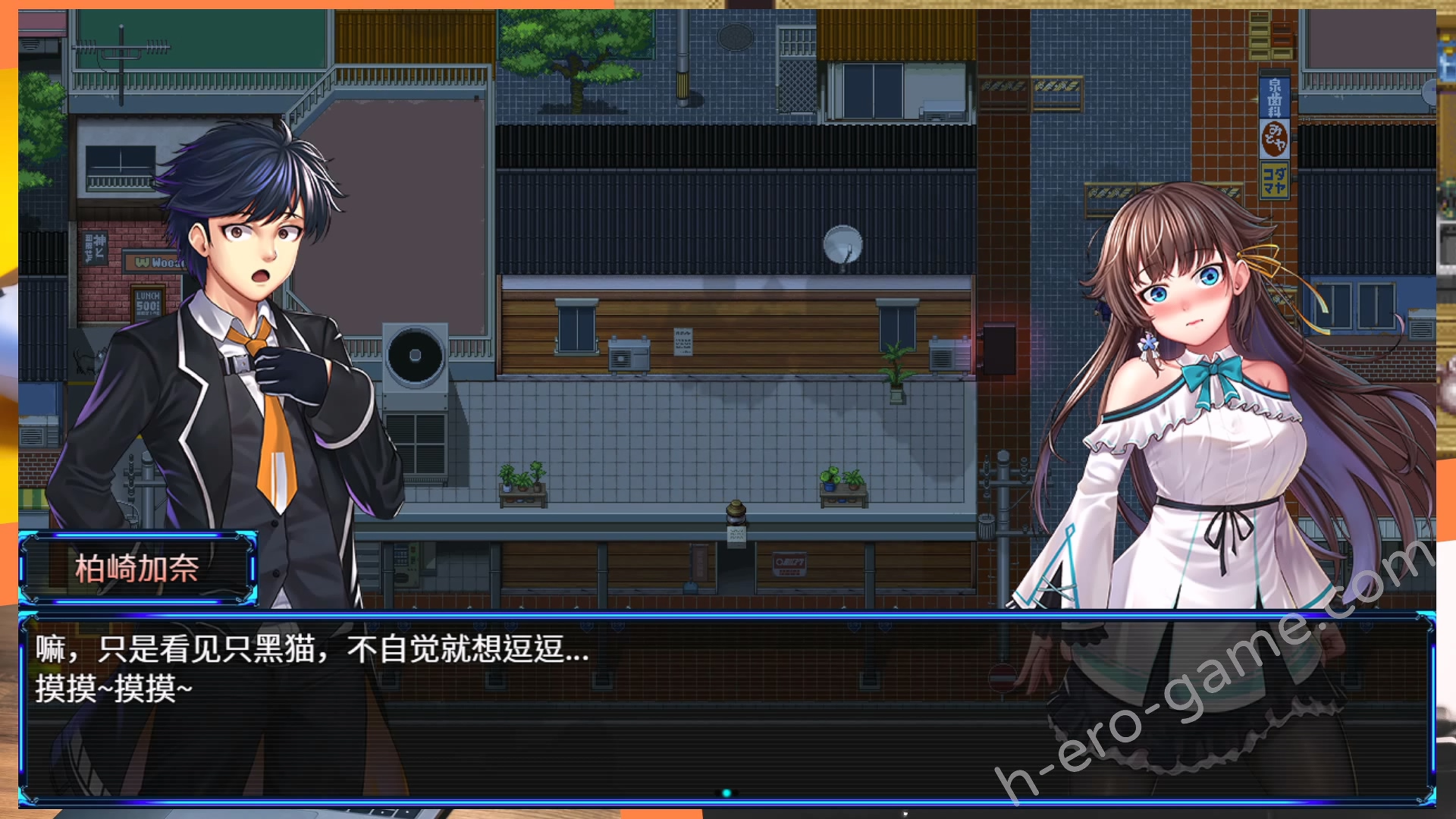Click the cyan continue indicator dot
Viewport: 1456px width, 819px height.
(726, 793)
